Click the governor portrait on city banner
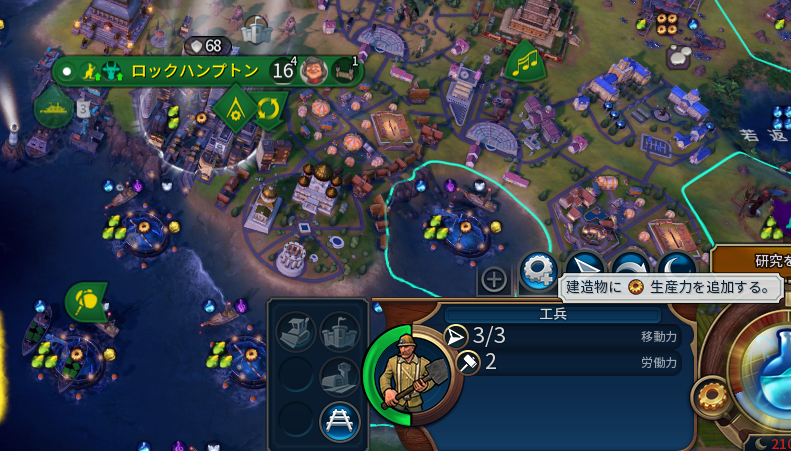The width and height of the screenshot is (791, 451). [315, 71]
